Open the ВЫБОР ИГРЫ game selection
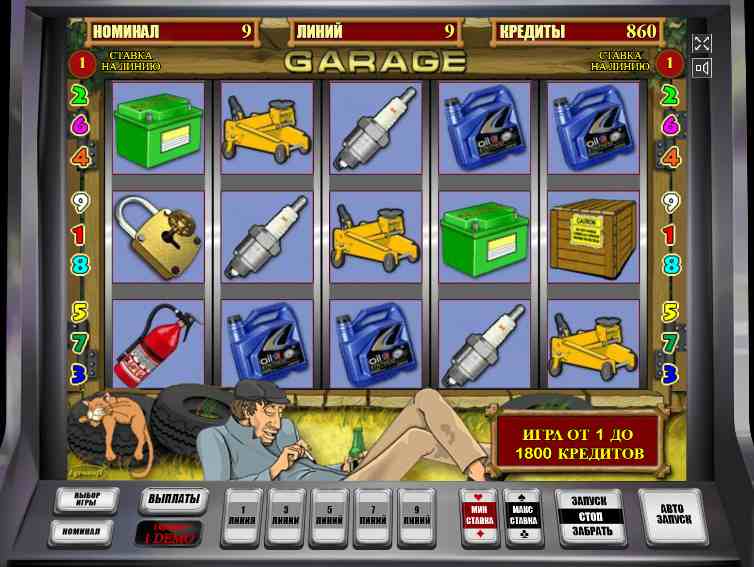 86,500
